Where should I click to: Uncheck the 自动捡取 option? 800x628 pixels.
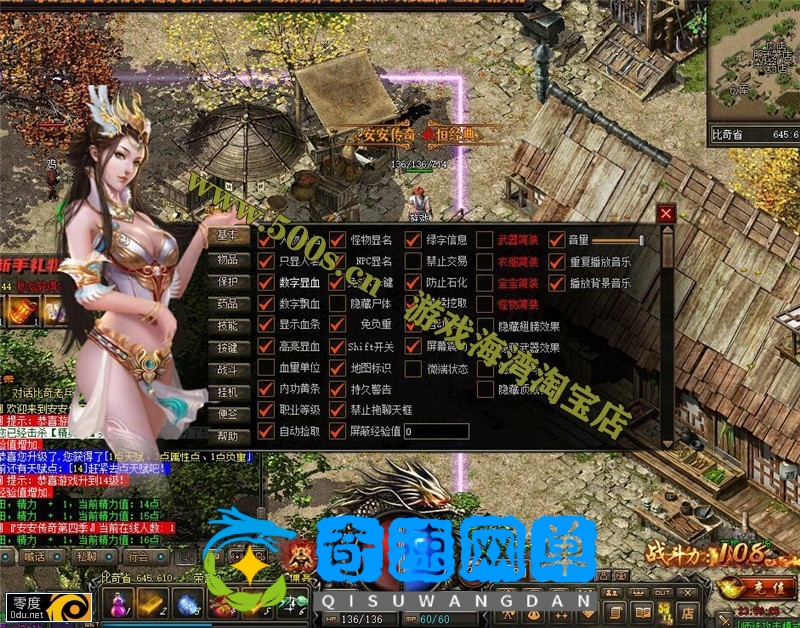(x=266, y=431)
